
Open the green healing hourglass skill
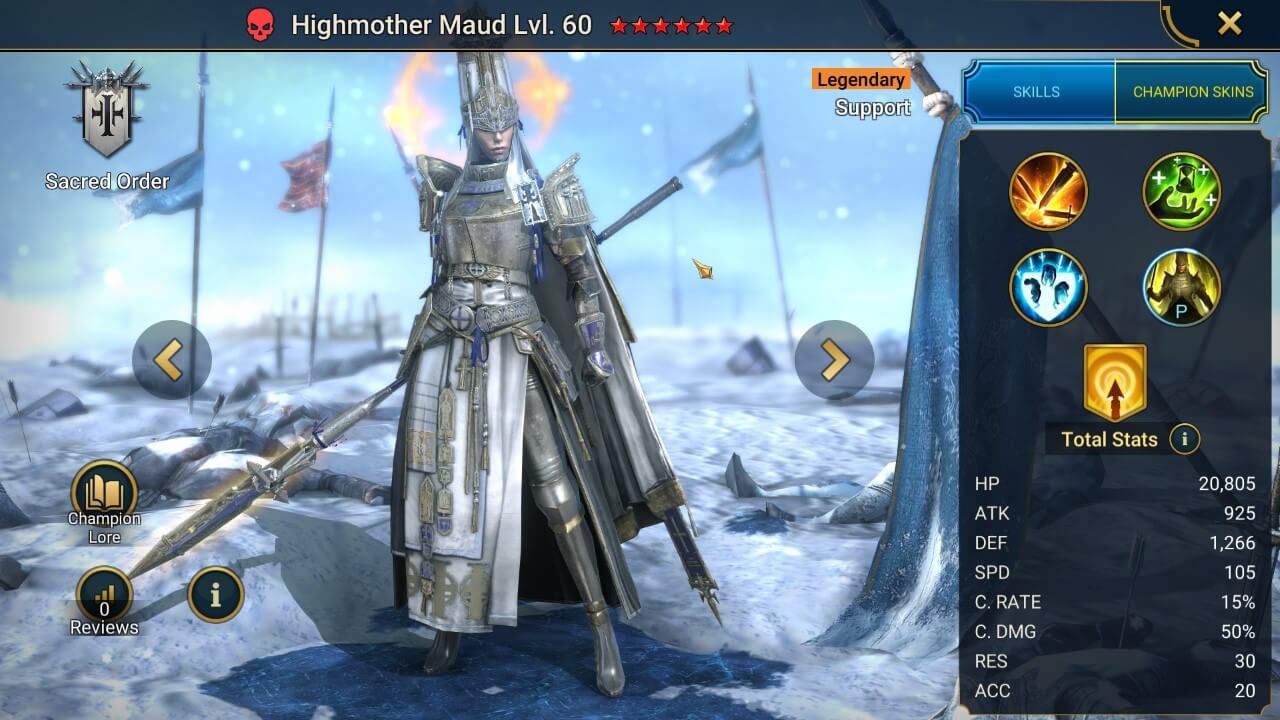pos(1182,192)
